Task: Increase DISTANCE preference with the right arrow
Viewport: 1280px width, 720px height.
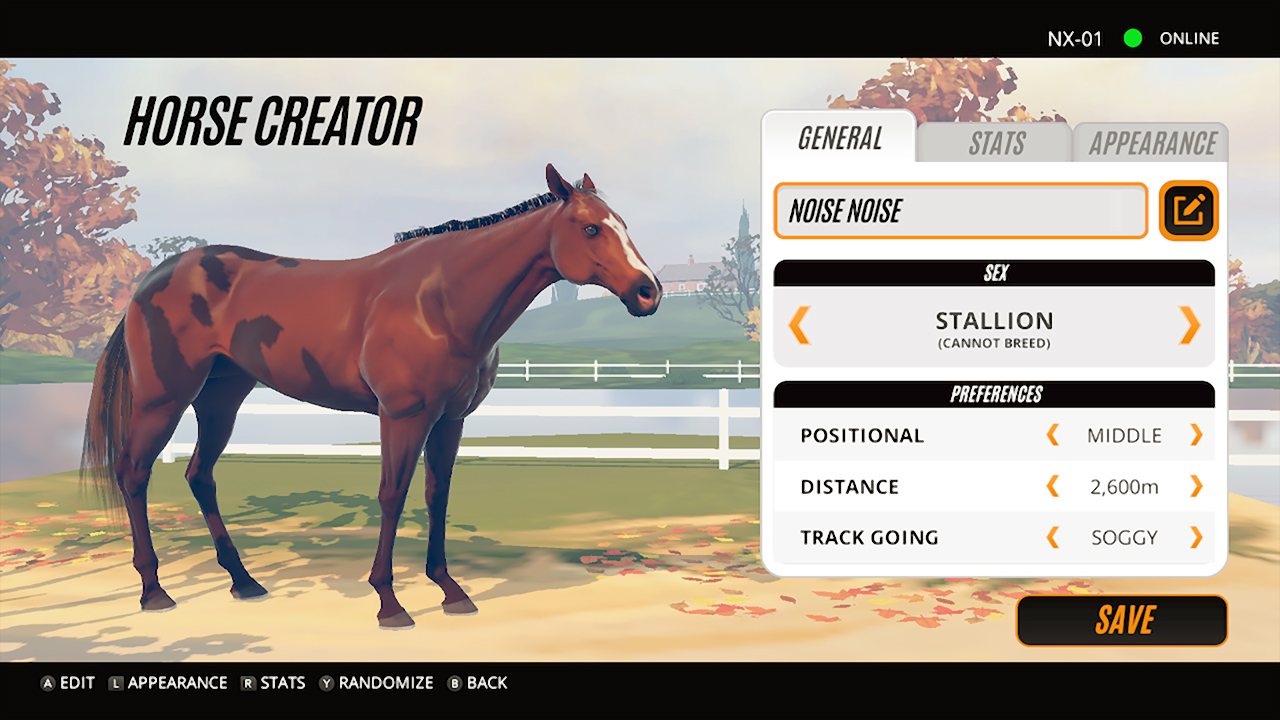Action: 1196,486
